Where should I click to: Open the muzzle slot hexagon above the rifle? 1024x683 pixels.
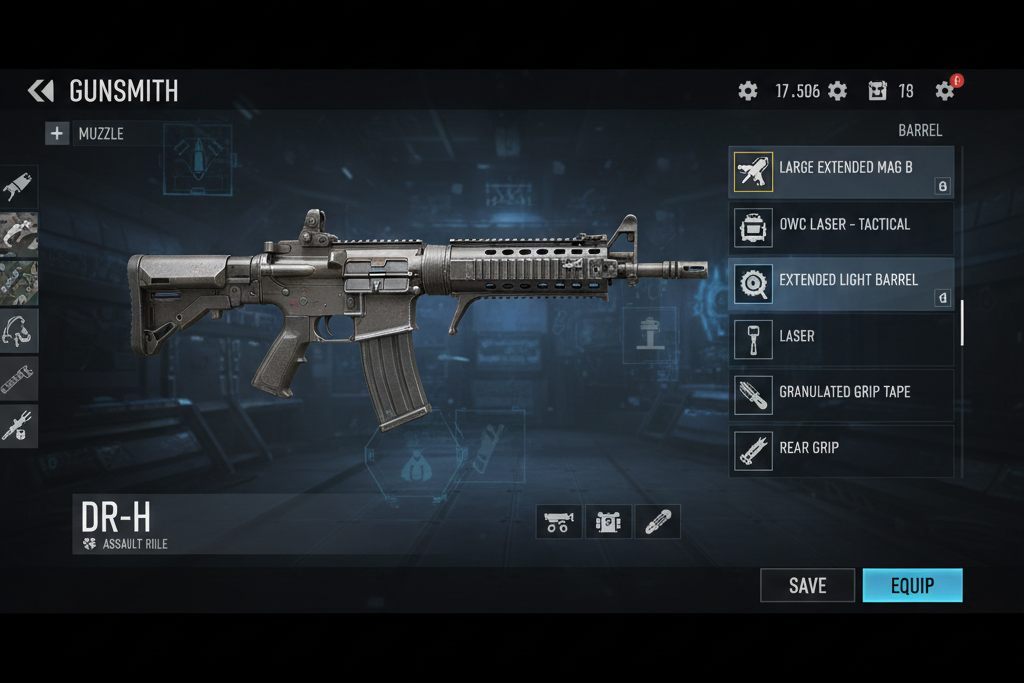tap(198, 158)
